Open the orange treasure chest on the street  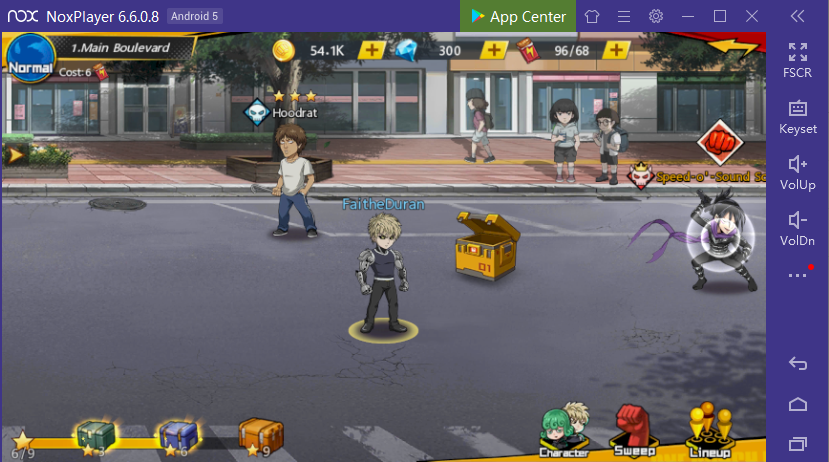485,244
